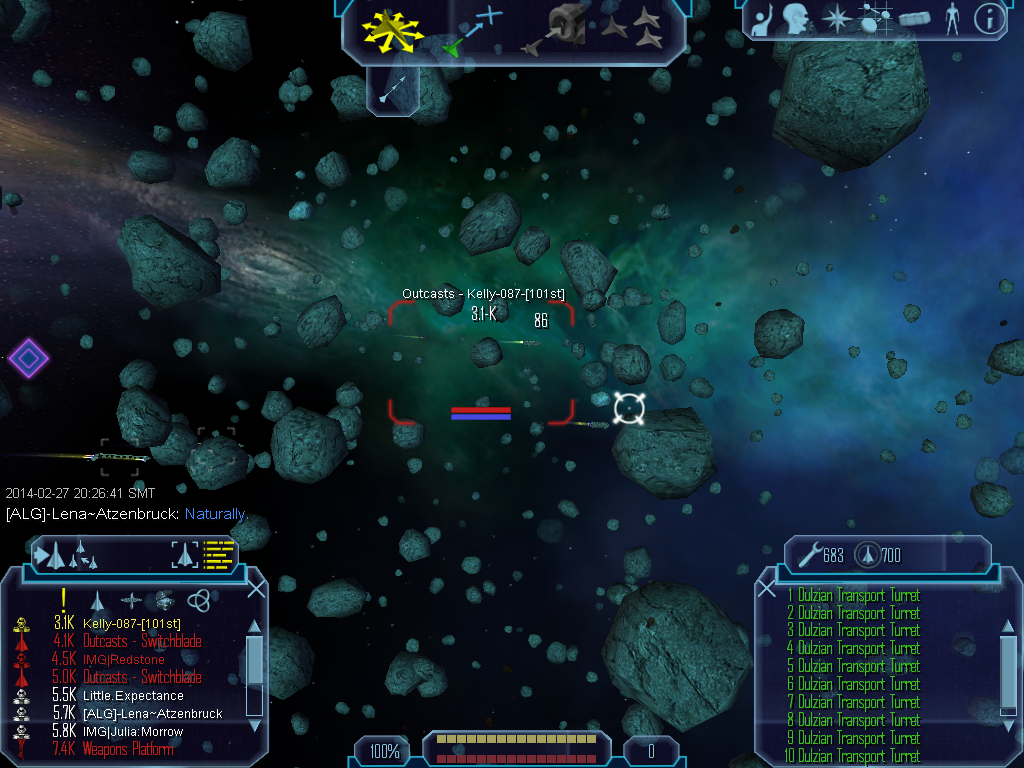Screen dimensions: 1024x768
Task: Close the turret list panel
Action: [767, 588]
